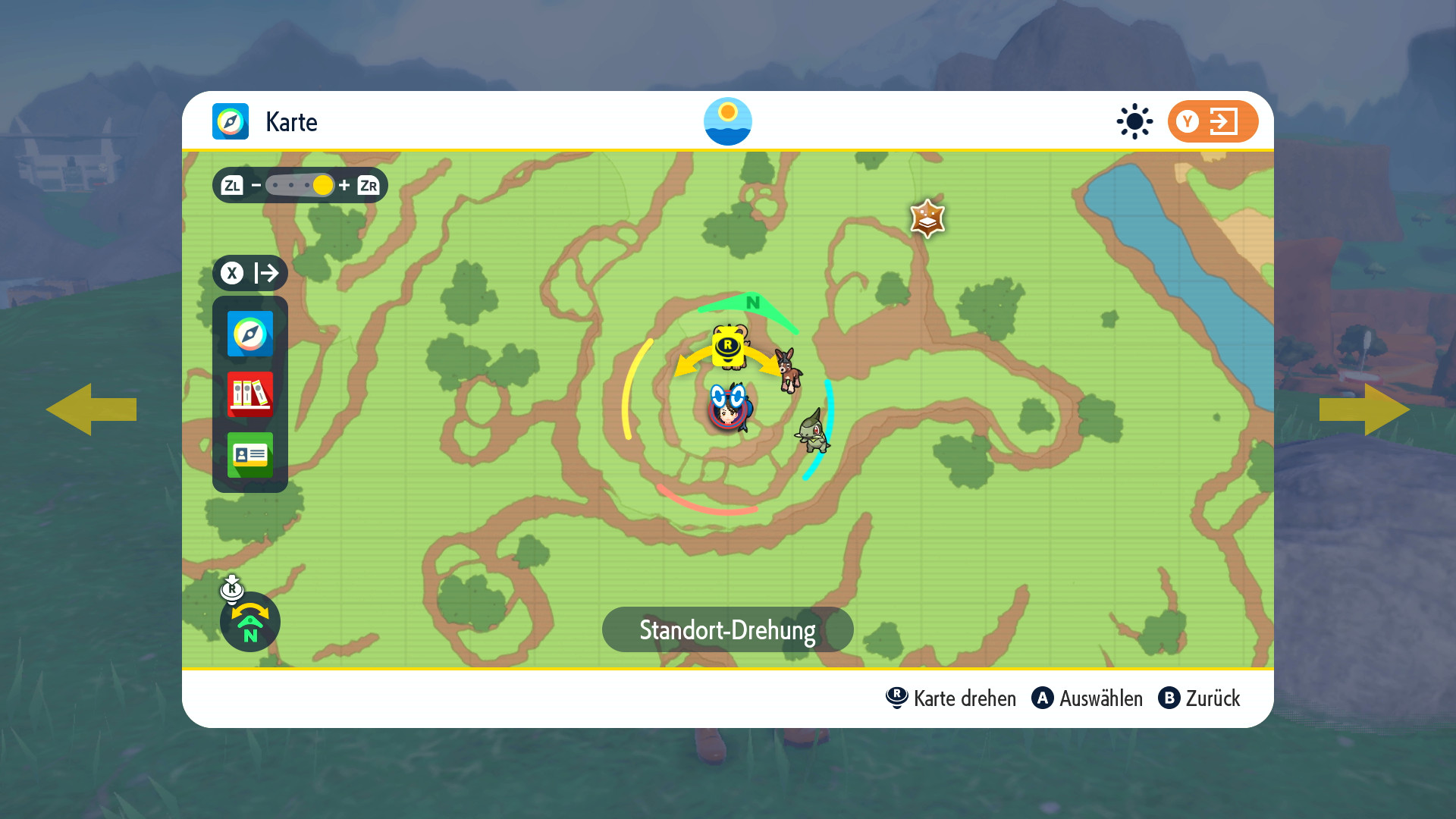Select the Axew Pokémon marker on map

812,431
